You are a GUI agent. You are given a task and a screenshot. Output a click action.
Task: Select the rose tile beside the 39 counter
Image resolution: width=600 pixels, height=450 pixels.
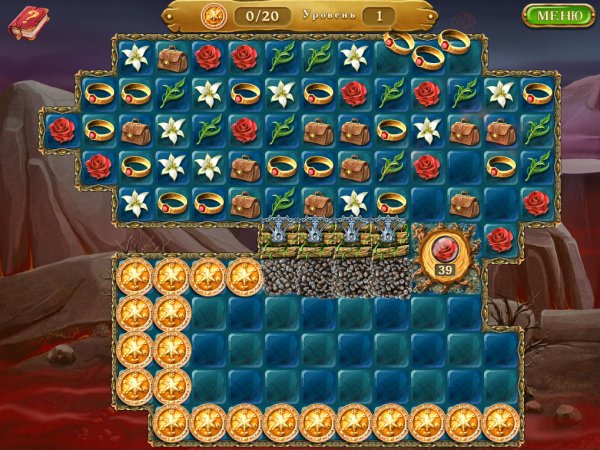pos(501,237)
